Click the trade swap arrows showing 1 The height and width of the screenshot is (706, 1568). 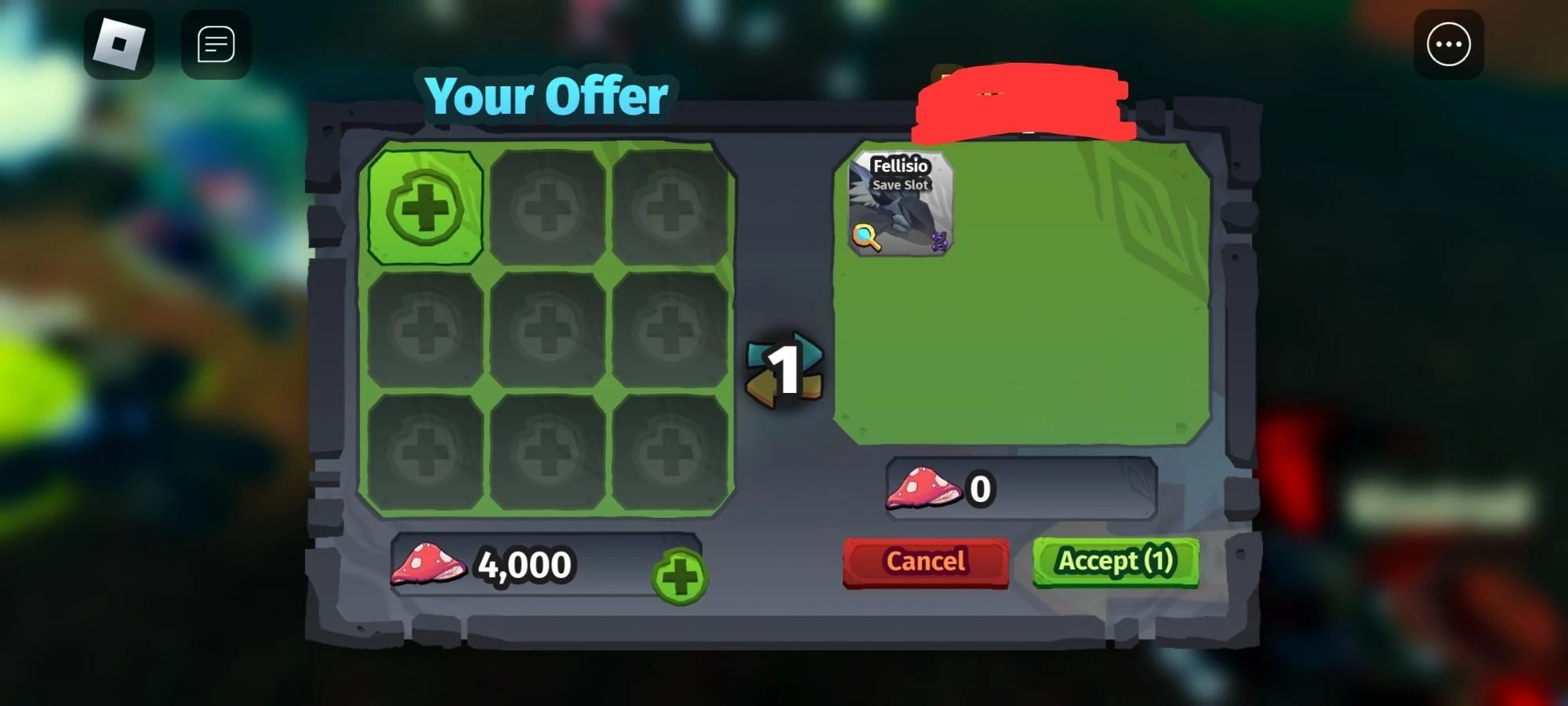tap(787, 369)
